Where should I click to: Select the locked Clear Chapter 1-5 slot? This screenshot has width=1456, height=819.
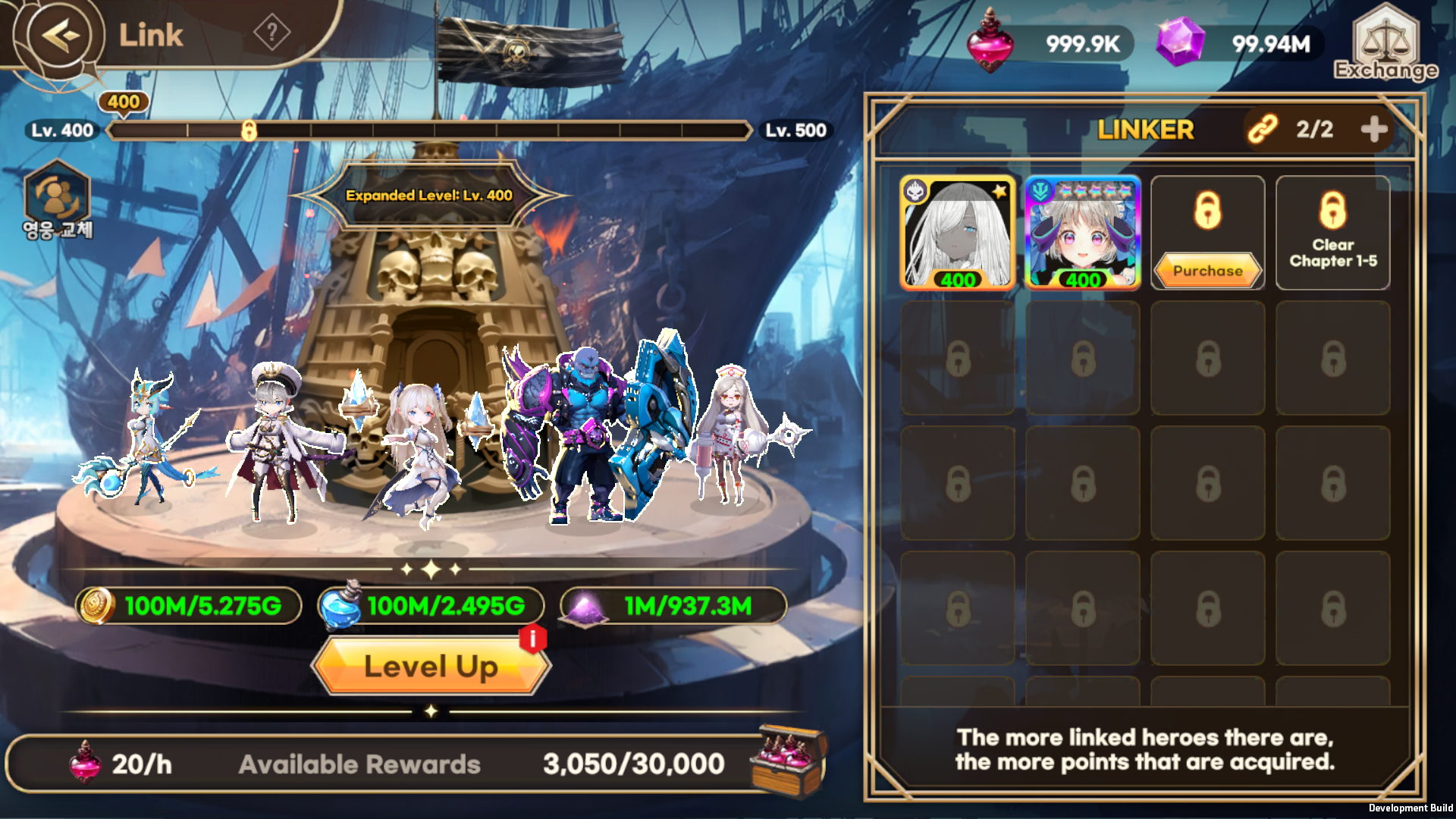point(1332,233)
